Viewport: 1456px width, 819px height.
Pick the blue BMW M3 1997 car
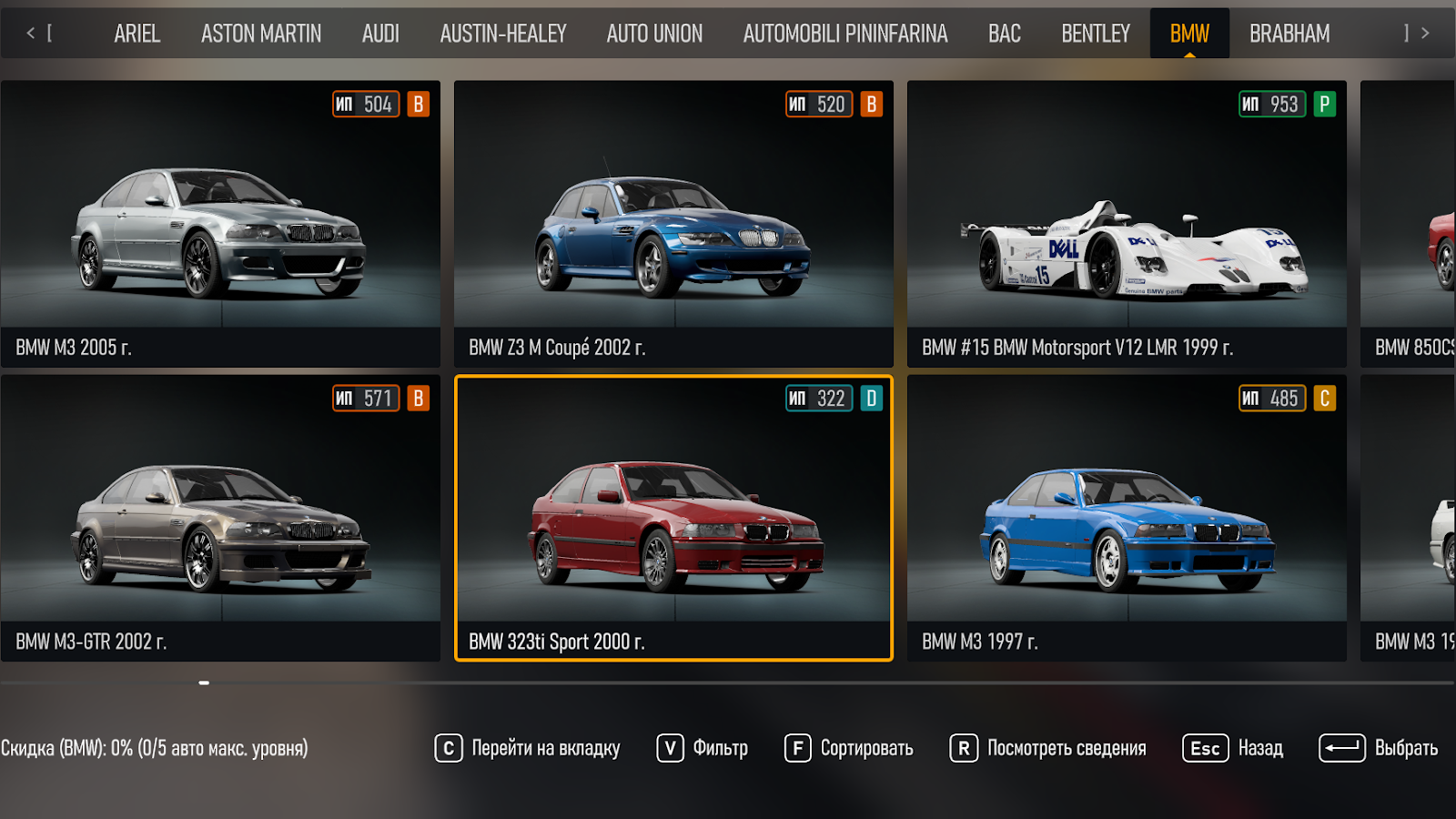(x=1127, y=519)
